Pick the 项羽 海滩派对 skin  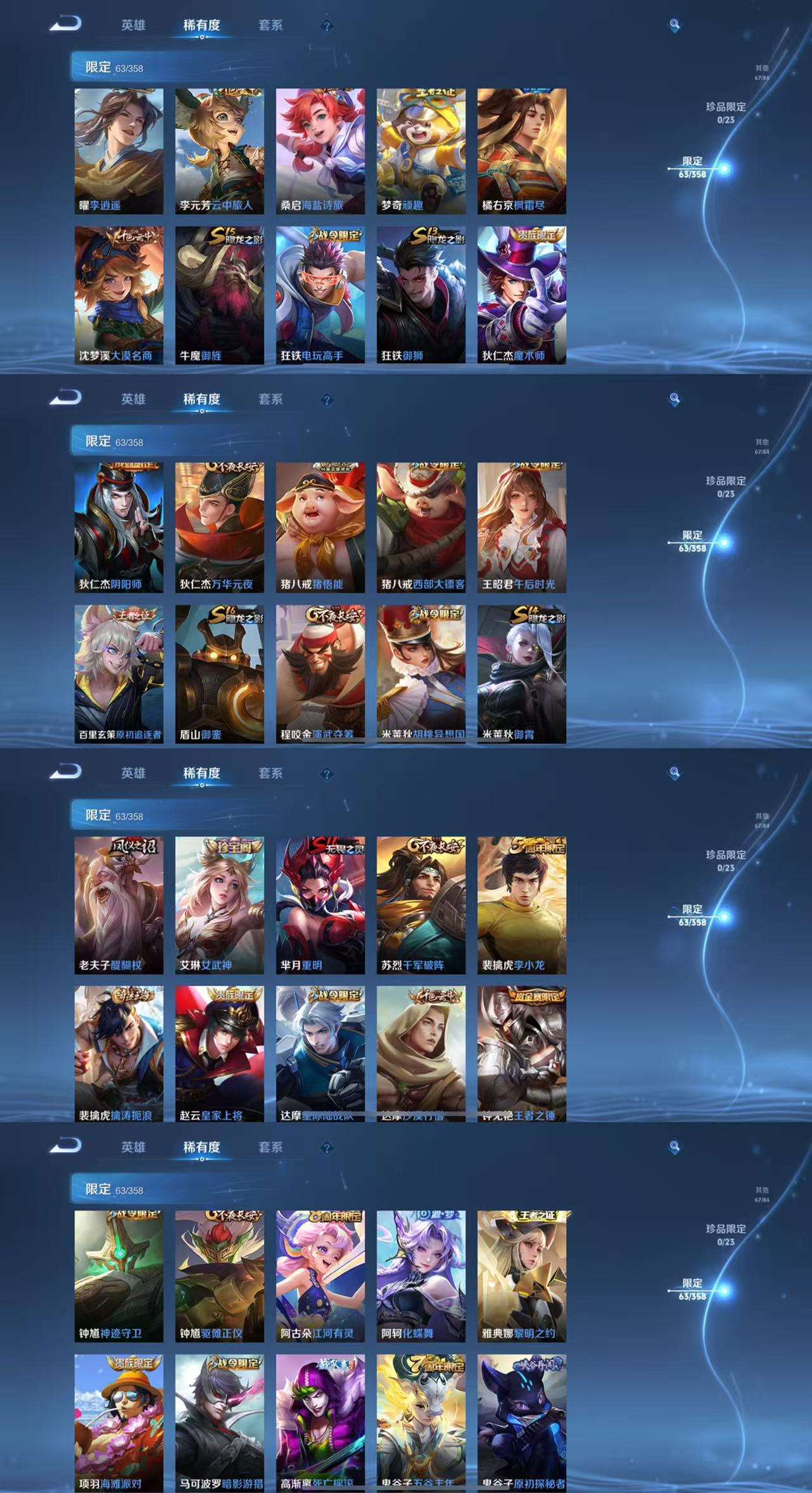coord(118,1423)
